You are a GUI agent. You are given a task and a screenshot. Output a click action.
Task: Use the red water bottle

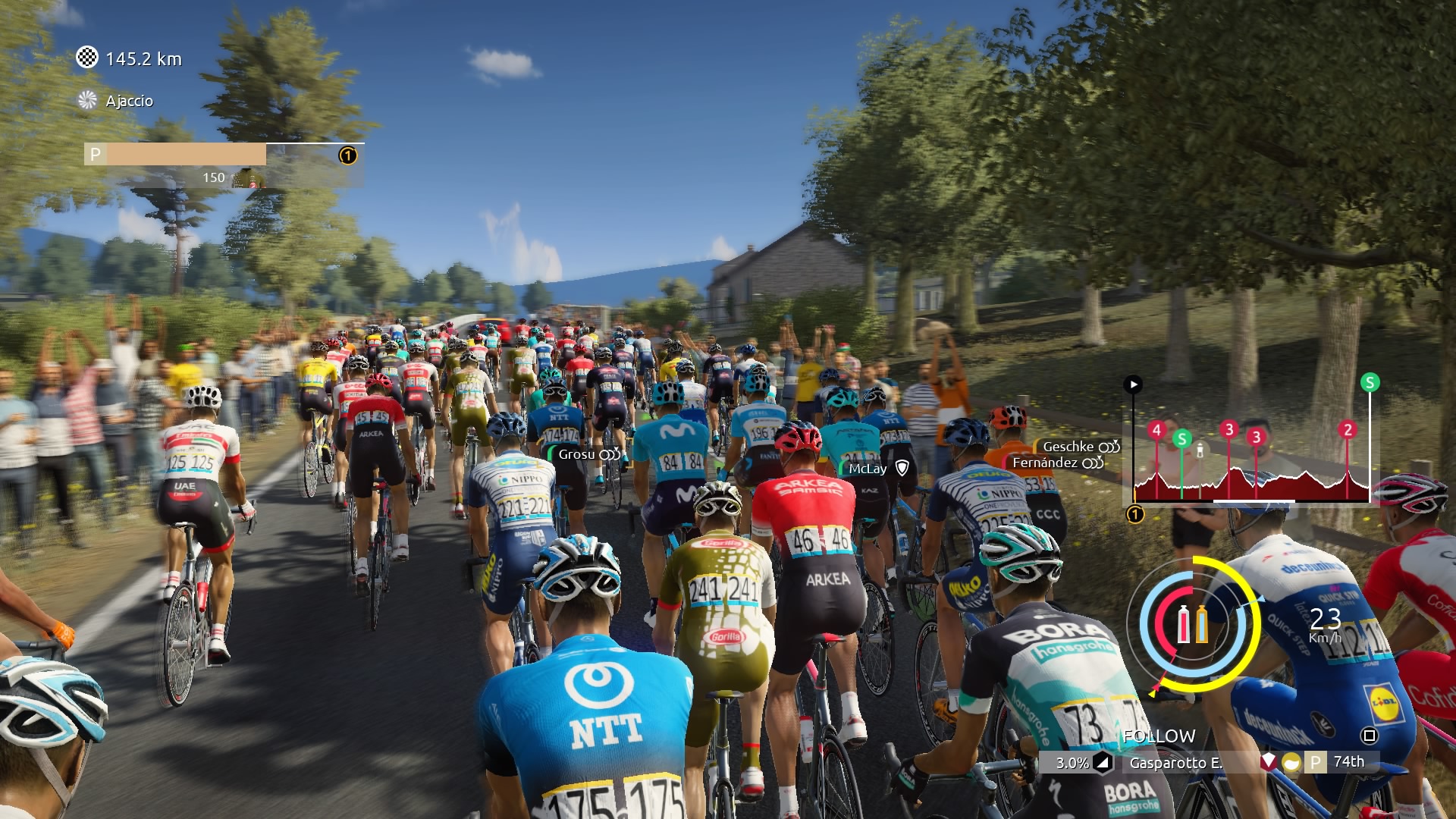[1183, 624]
